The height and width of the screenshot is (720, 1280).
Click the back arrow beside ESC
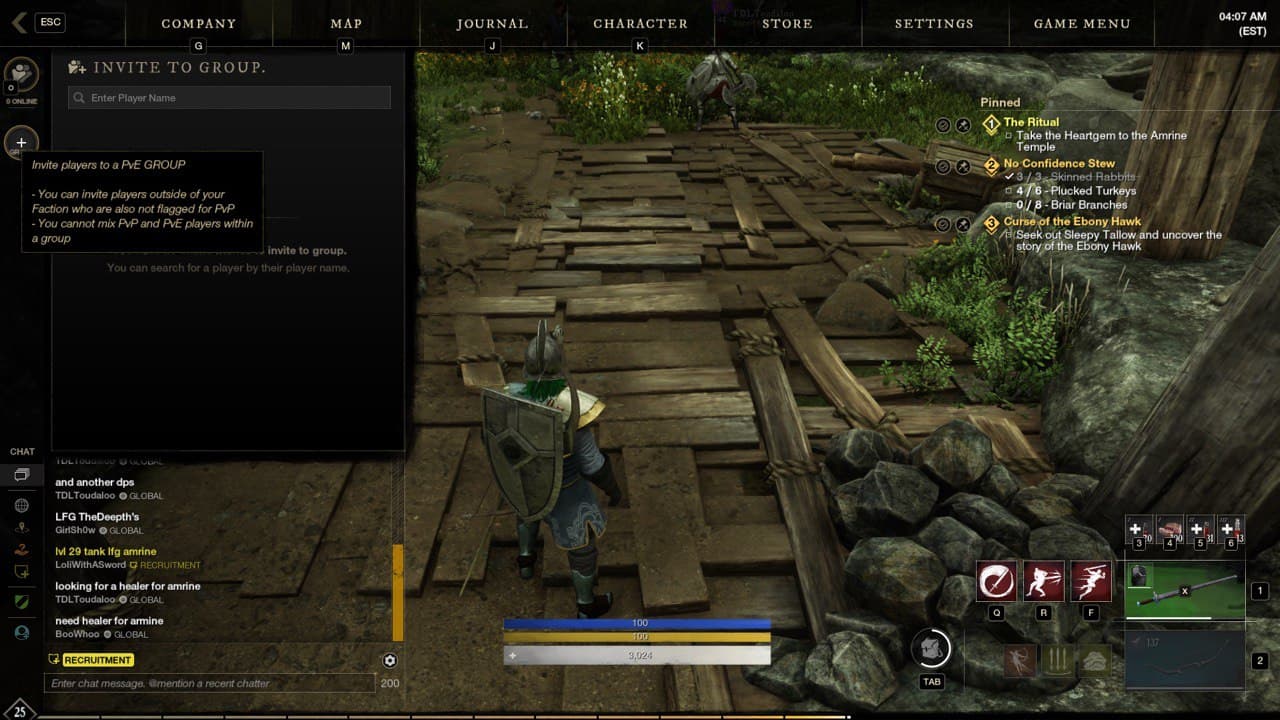[x=19, y=23]
